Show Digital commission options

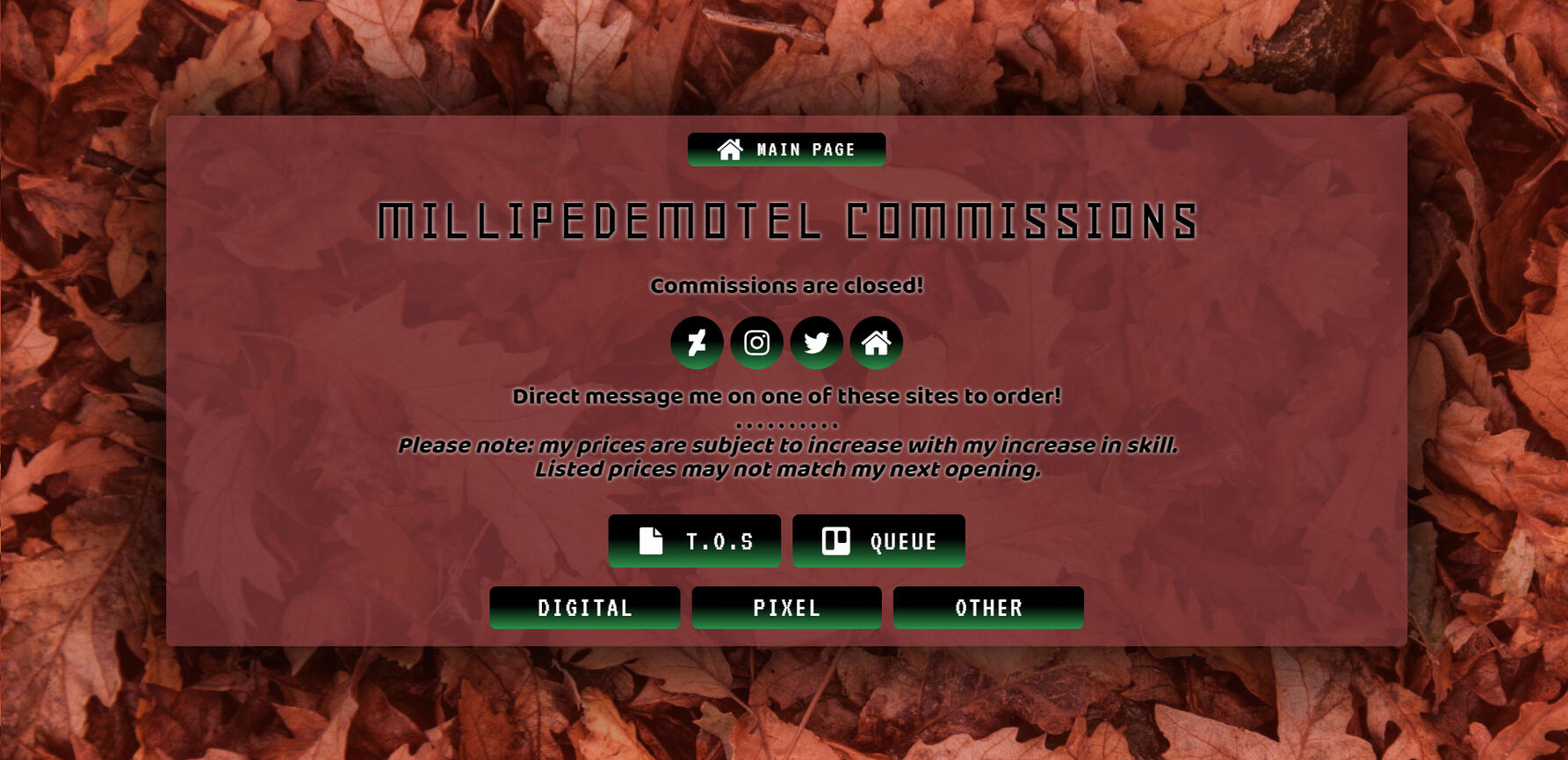pyautogui.click(x=584, y=608)
